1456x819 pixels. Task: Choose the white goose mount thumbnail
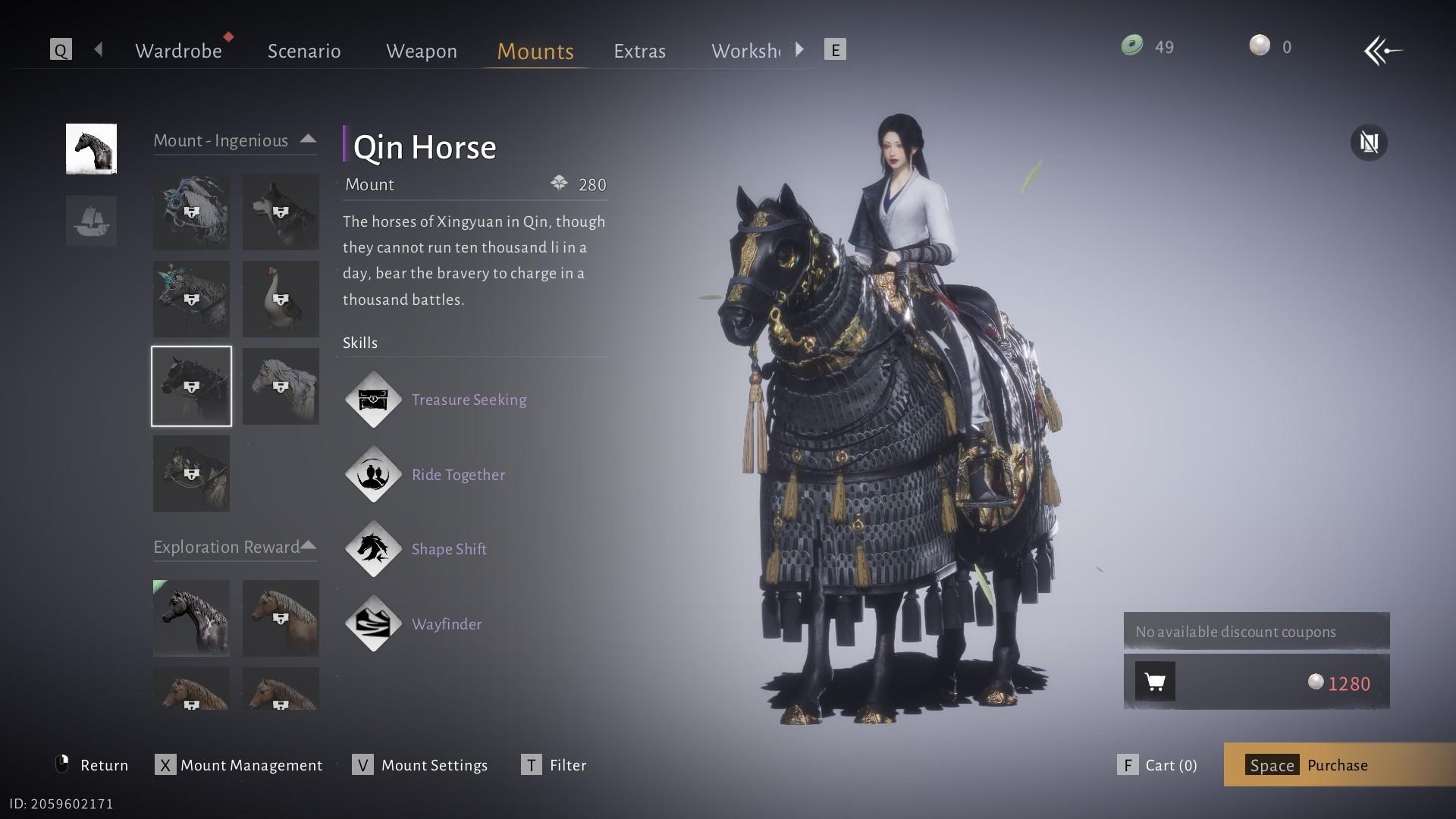281,299
